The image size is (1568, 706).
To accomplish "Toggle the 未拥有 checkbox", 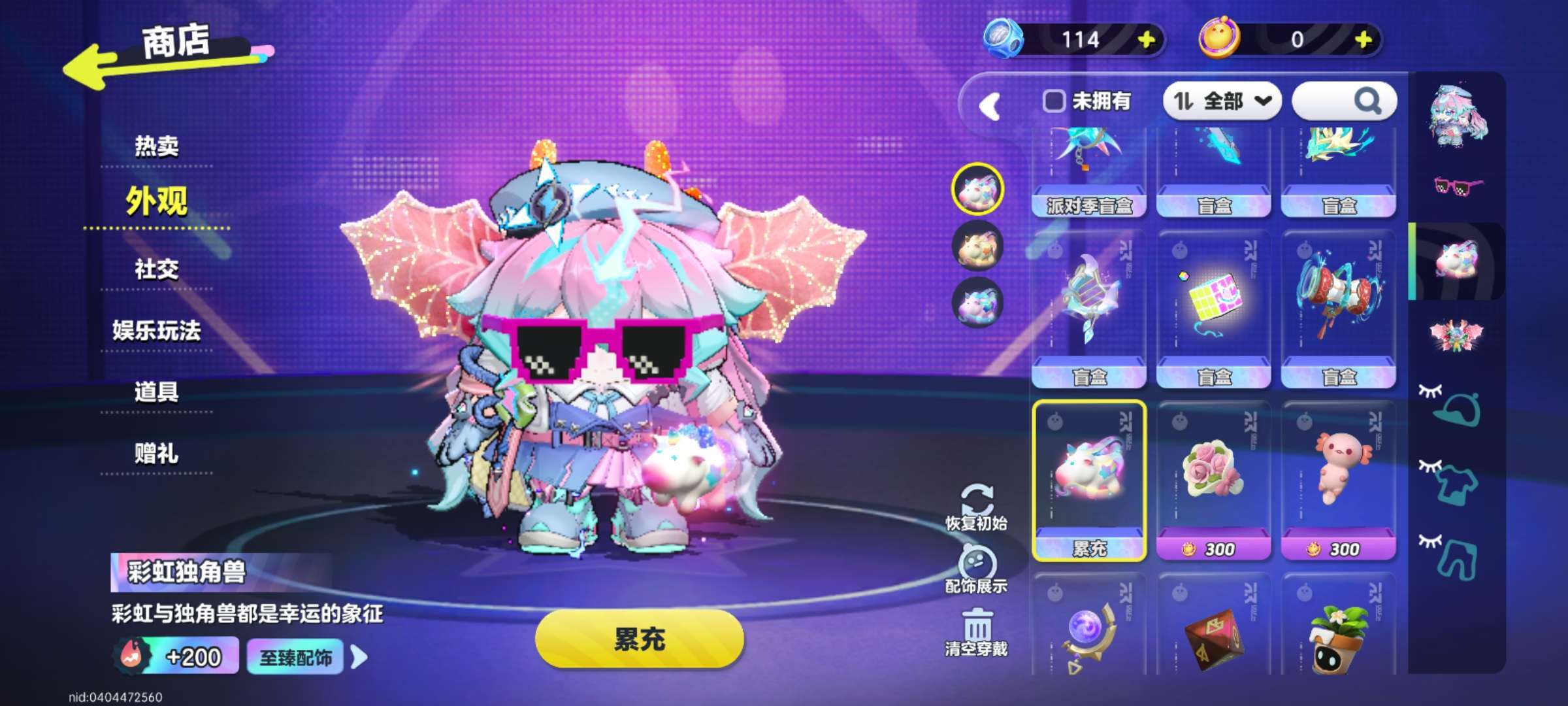I will [1053, 101].
